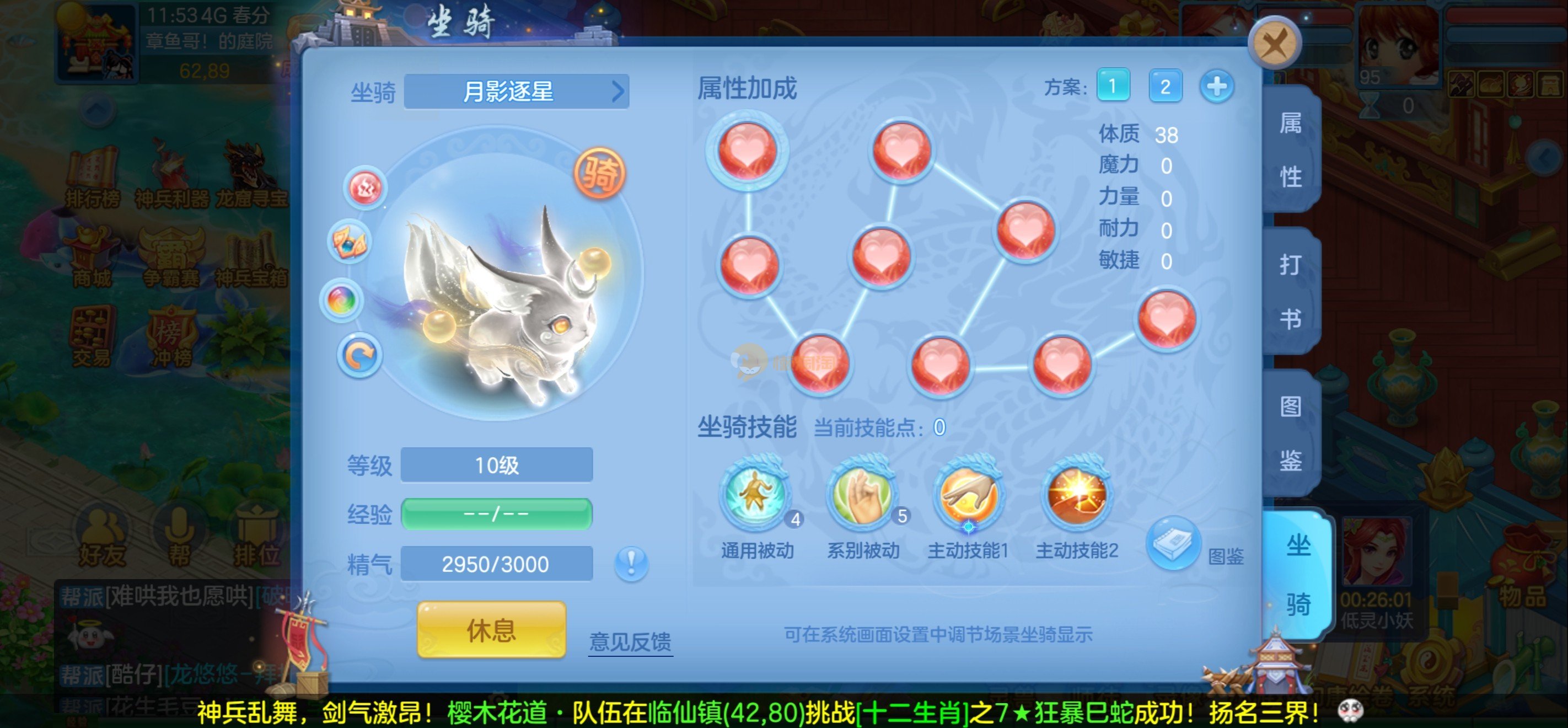Open the 图鉴 side tab
The width and height of the screenshot is (1568, 728).
point(1291,432)
